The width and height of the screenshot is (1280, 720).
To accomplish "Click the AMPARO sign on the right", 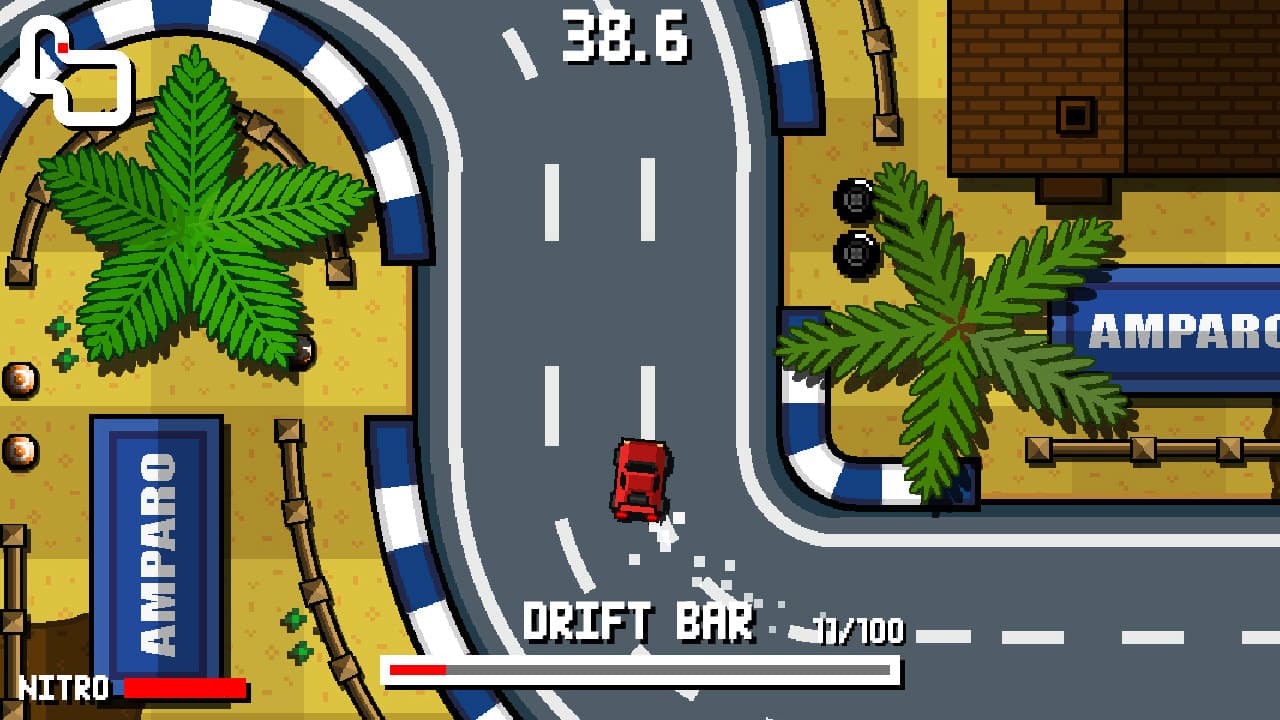I will click(1180, 330).
